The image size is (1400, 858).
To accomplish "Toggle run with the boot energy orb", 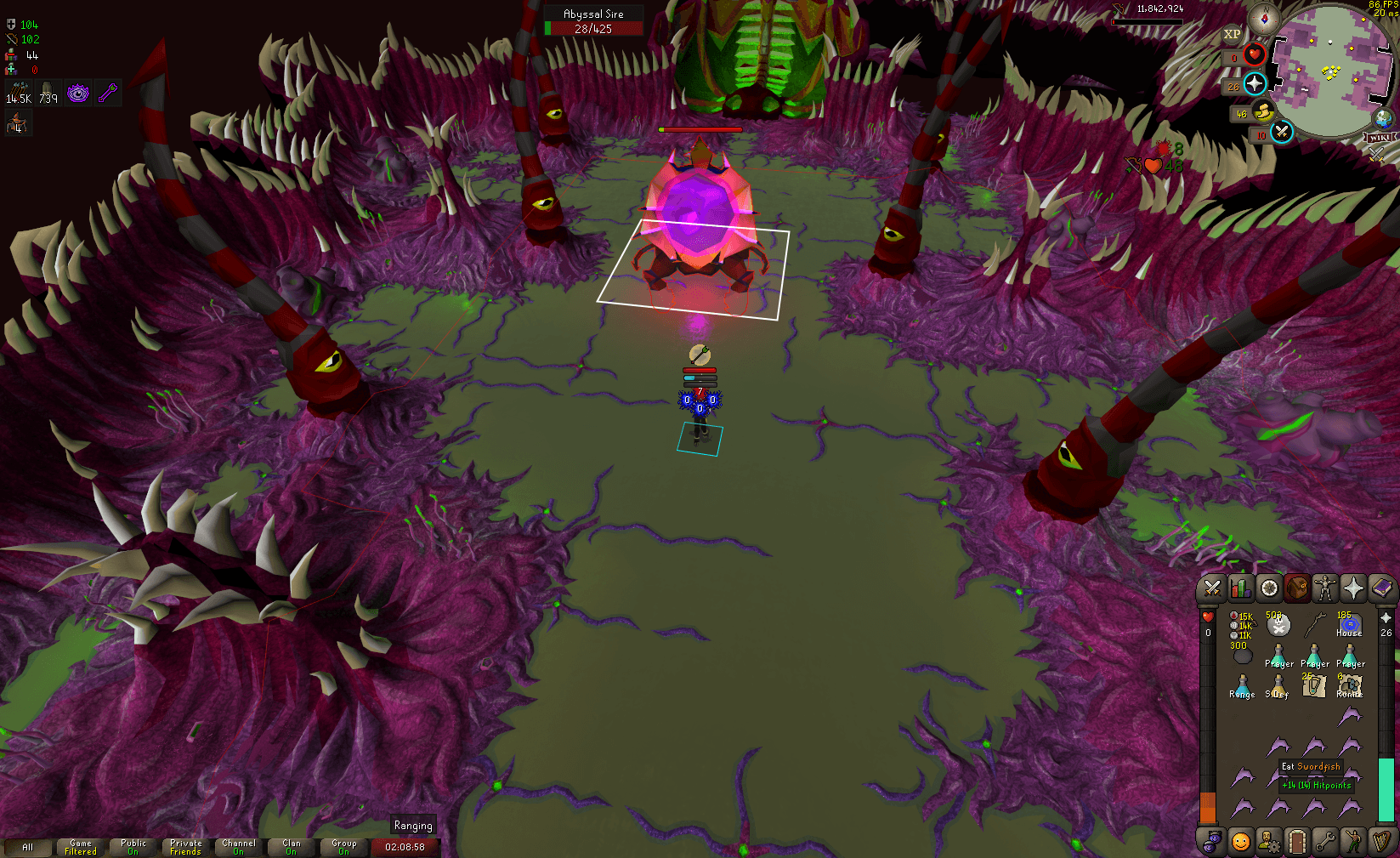I will [1261, 112].
